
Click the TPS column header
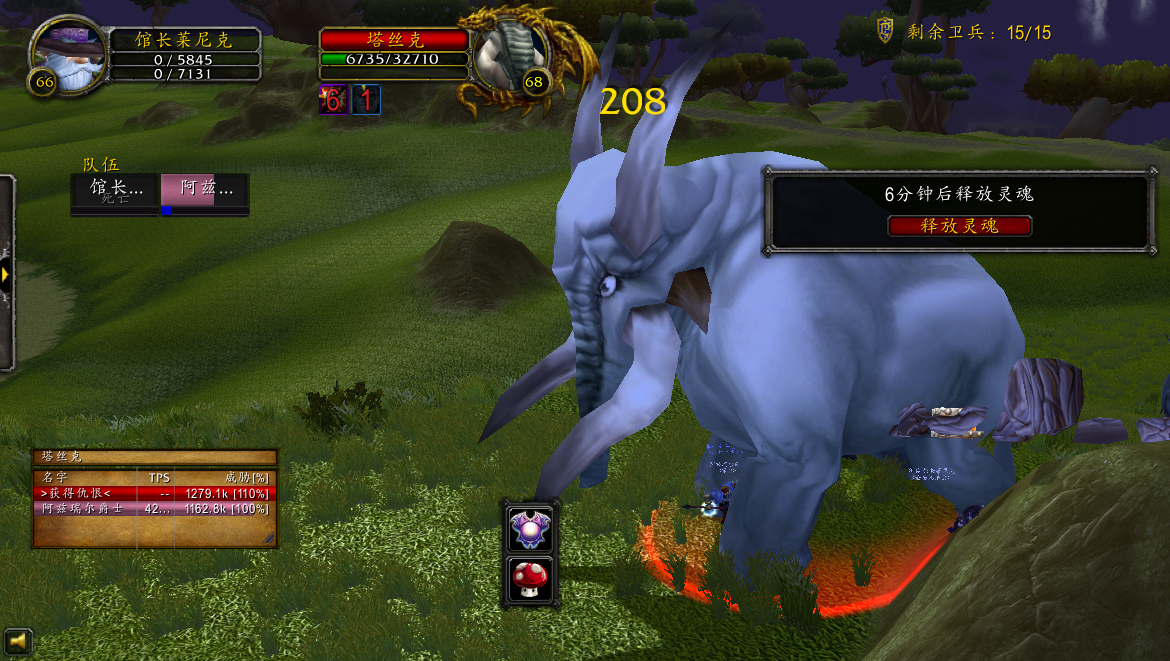pos(159,478)
